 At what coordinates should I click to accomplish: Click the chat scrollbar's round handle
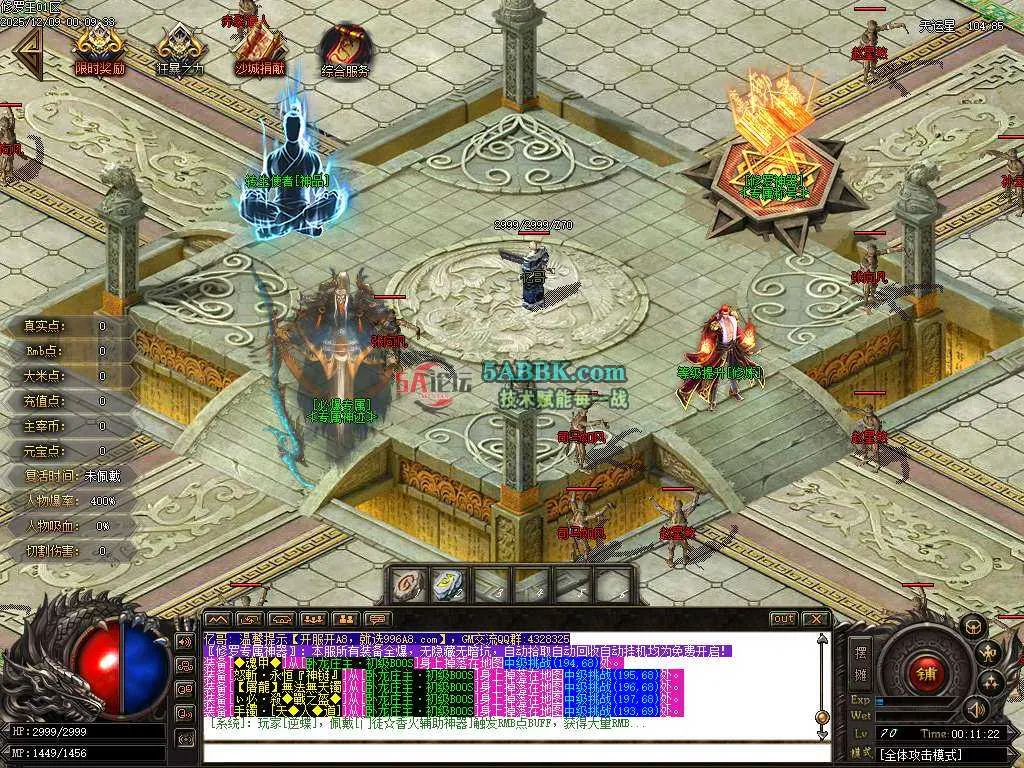click(x=821, y=716)
